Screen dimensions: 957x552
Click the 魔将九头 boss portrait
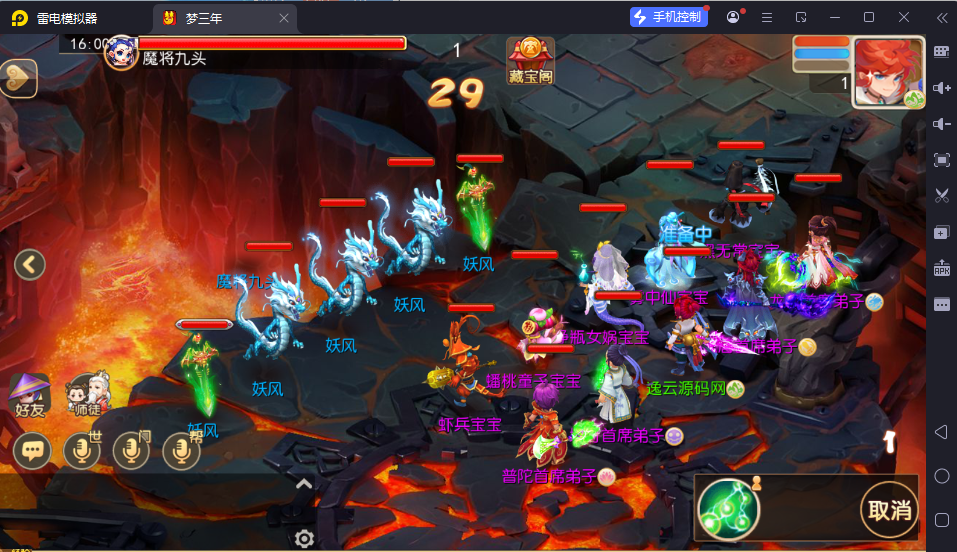pyautogui.click(x=121, y=52)
